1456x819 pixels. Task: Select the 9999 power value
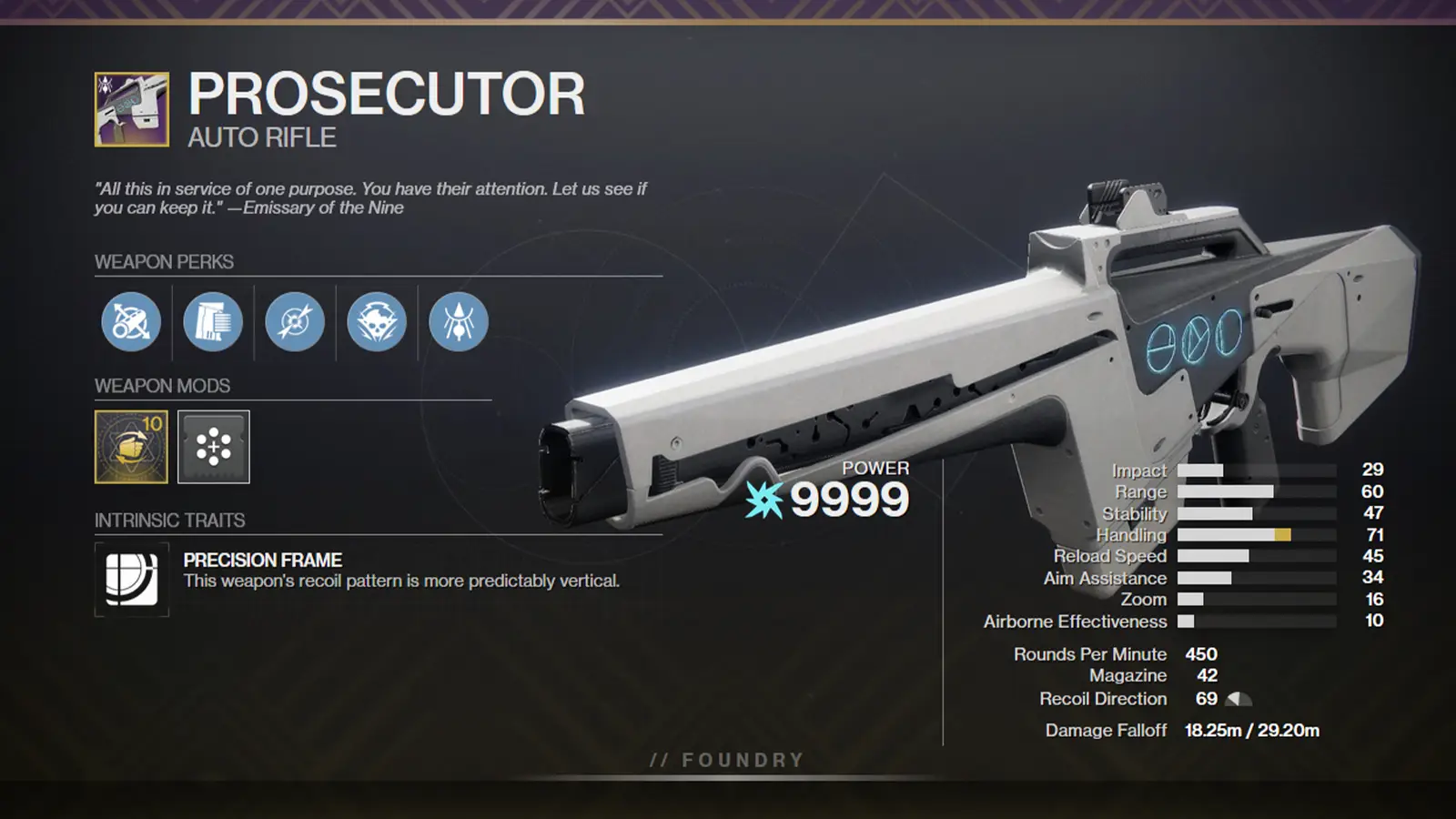[846, 497]
